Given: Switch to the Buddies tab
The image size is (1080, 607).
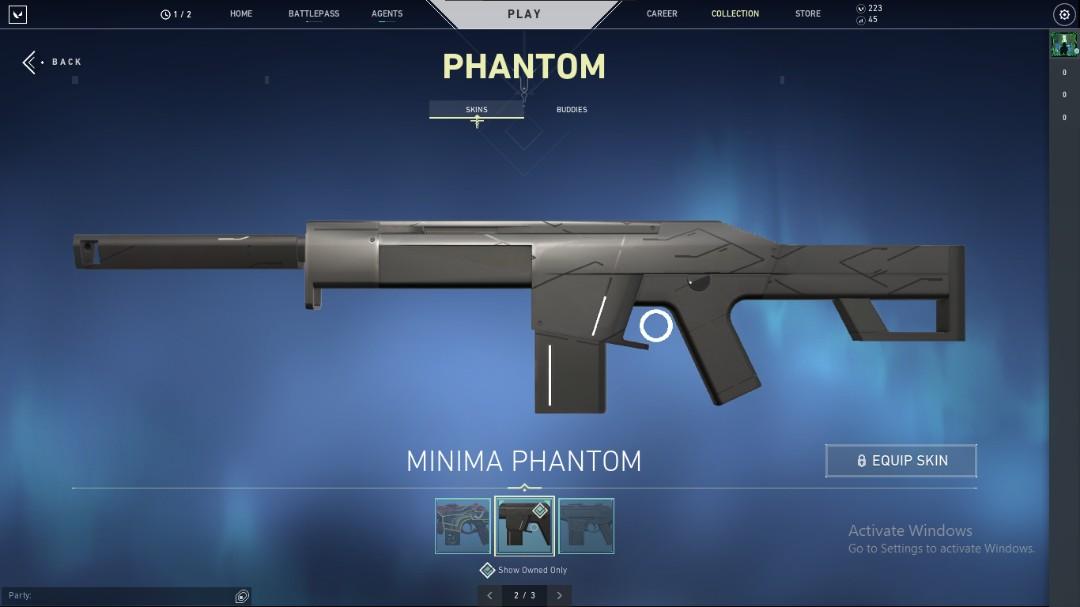Looking at the screenshot, I should point(572,109).
